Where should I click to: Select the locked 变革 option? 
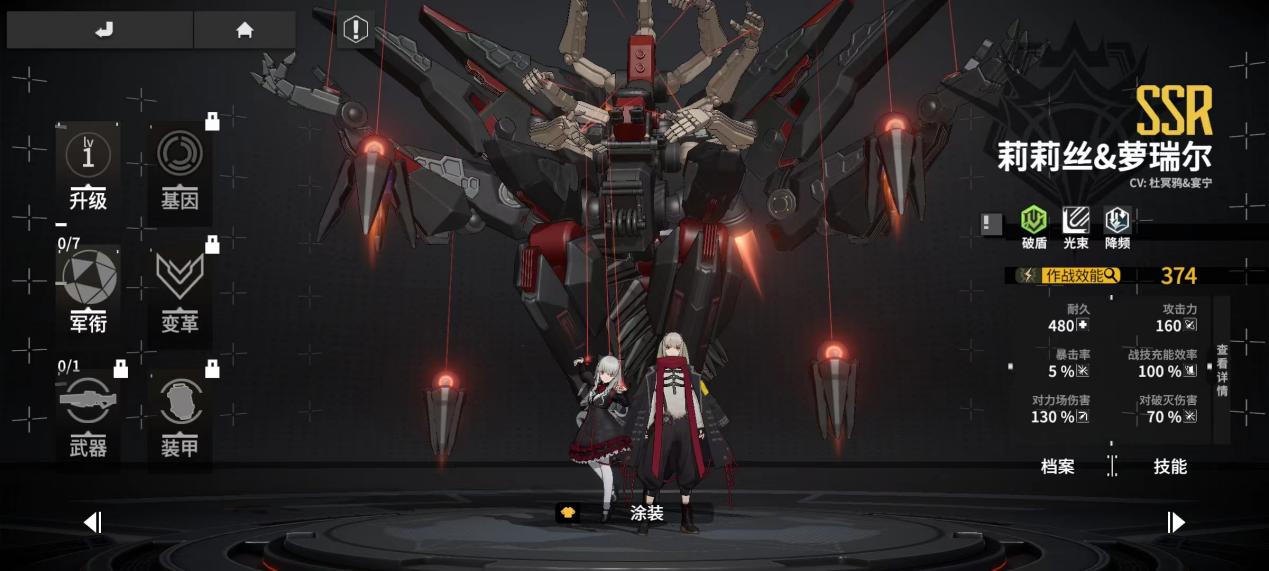point(180,290)
